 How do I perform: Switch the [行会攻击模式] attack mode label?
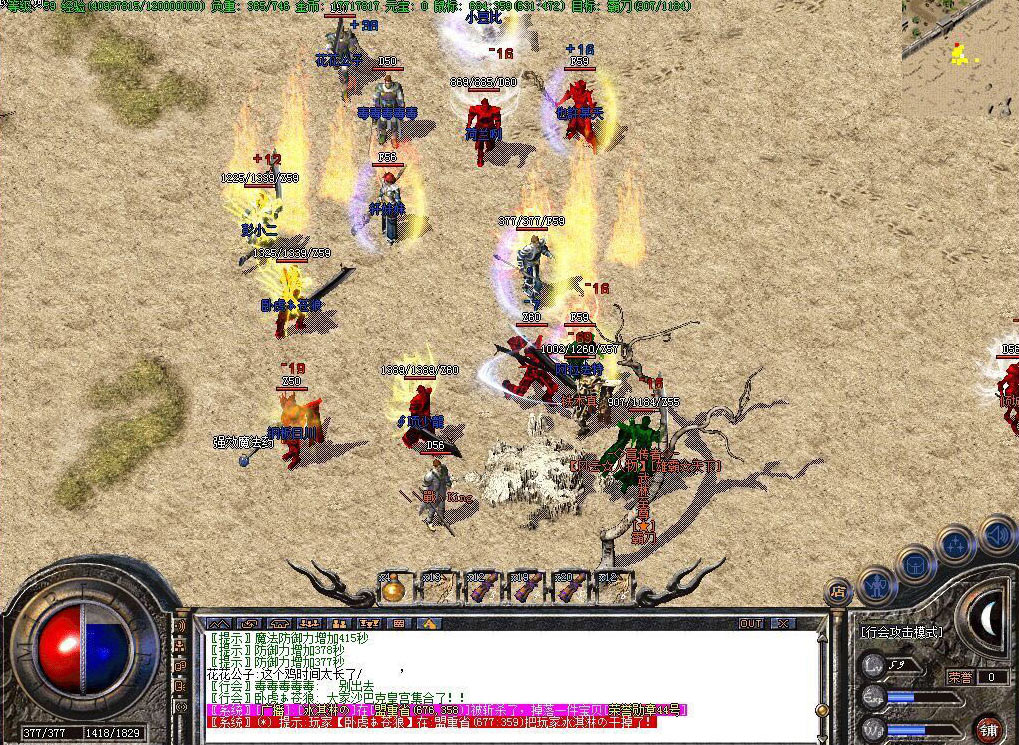[901, 633]
